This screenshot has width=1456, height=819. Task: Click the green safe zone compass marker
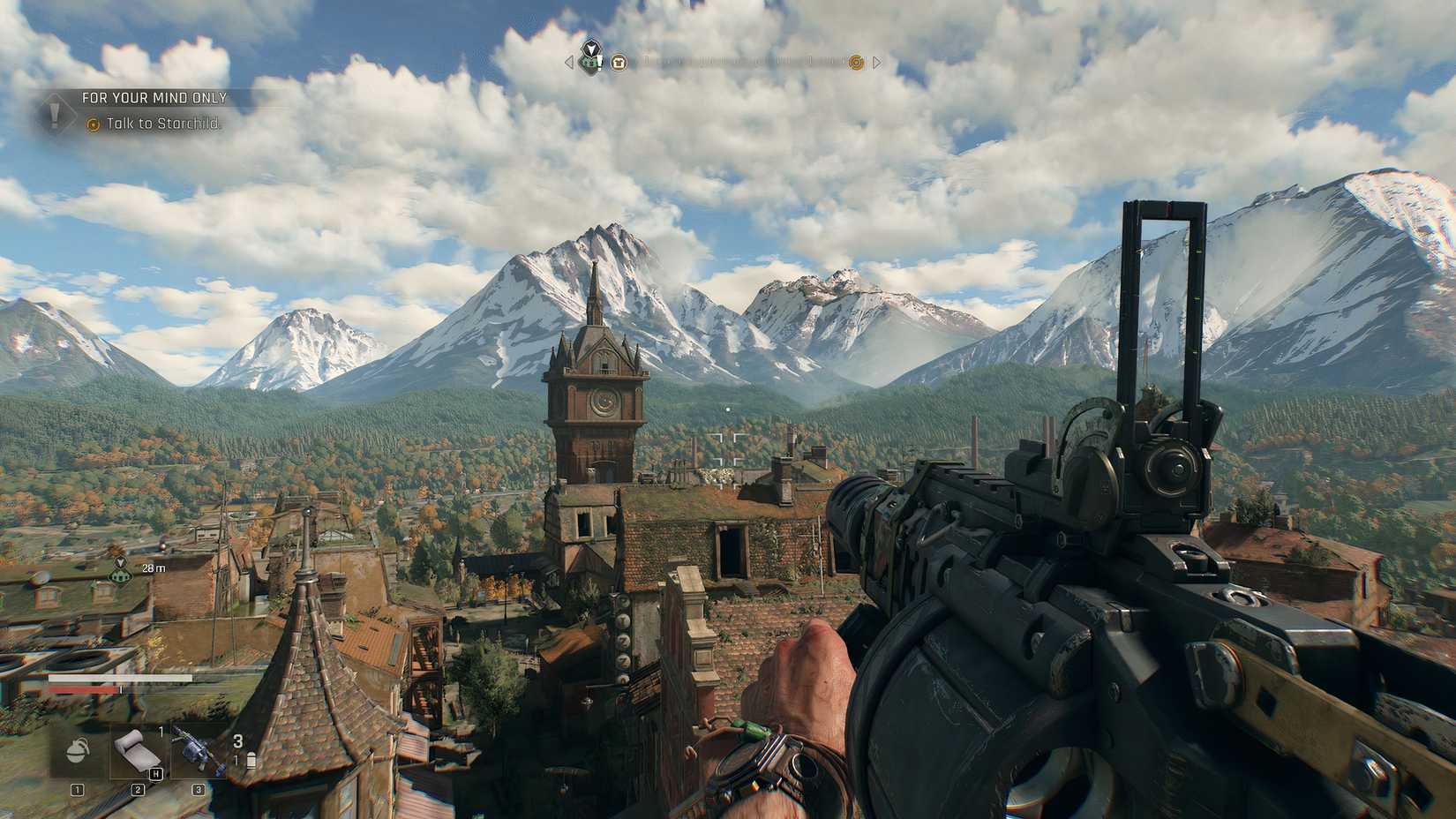click(x=589, y=58)
